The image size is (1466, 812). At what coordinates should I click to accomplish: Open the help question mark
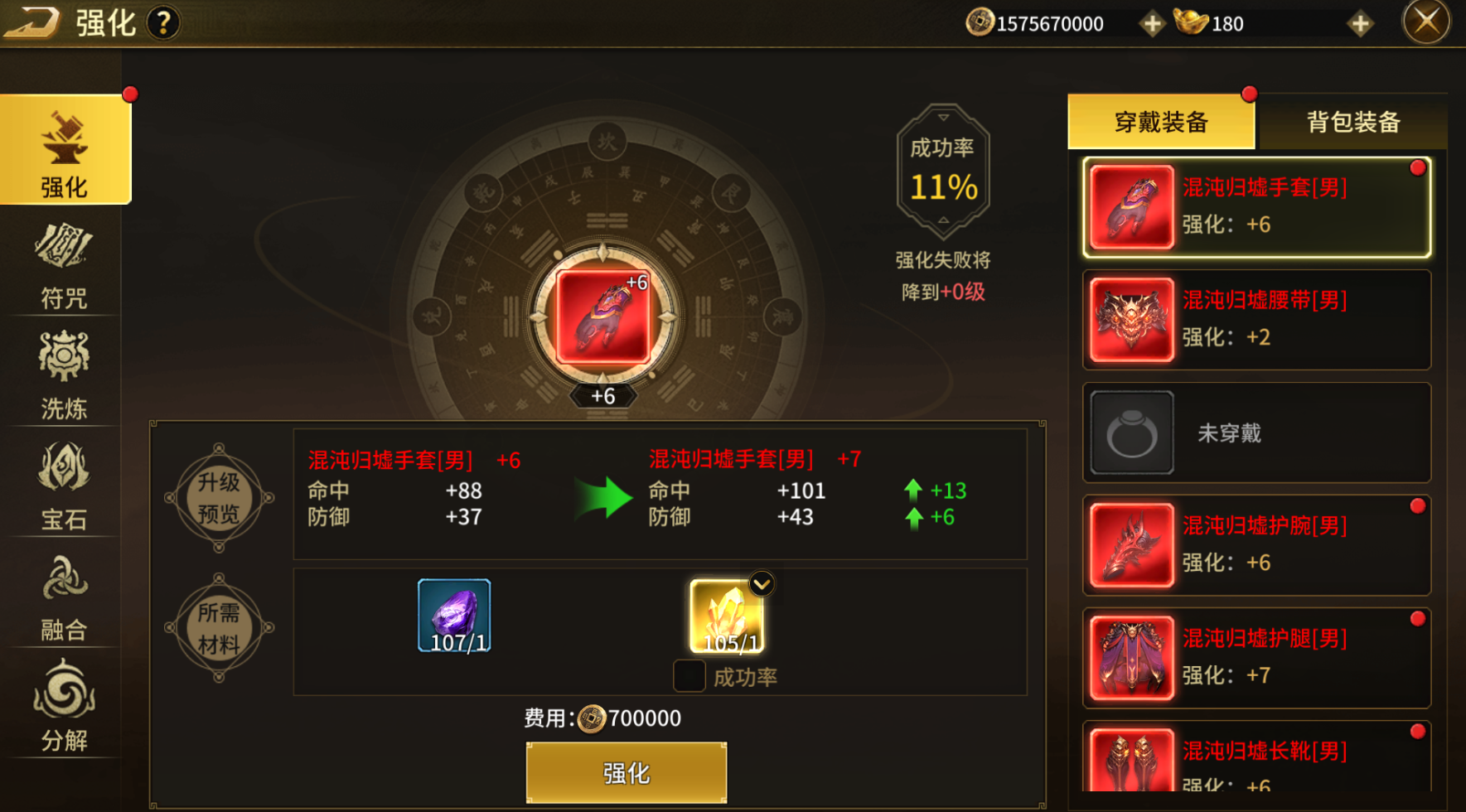(163, 23)
